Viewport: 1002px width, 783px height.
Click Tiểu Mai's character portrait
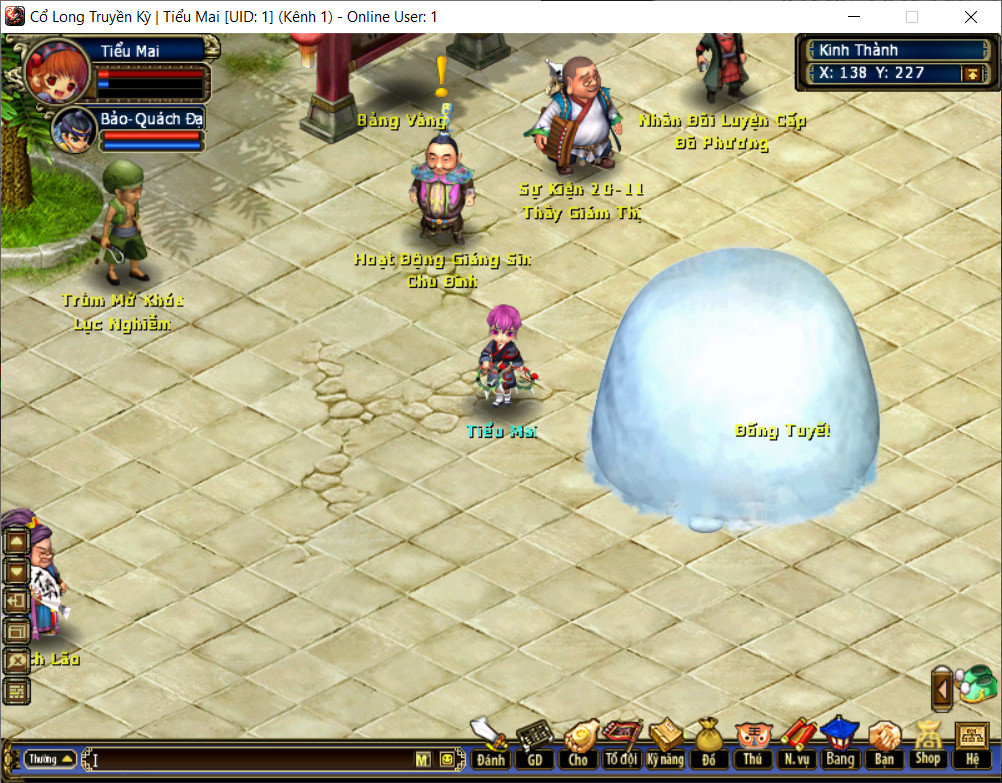pyautogui.click(x=58, y=72)
